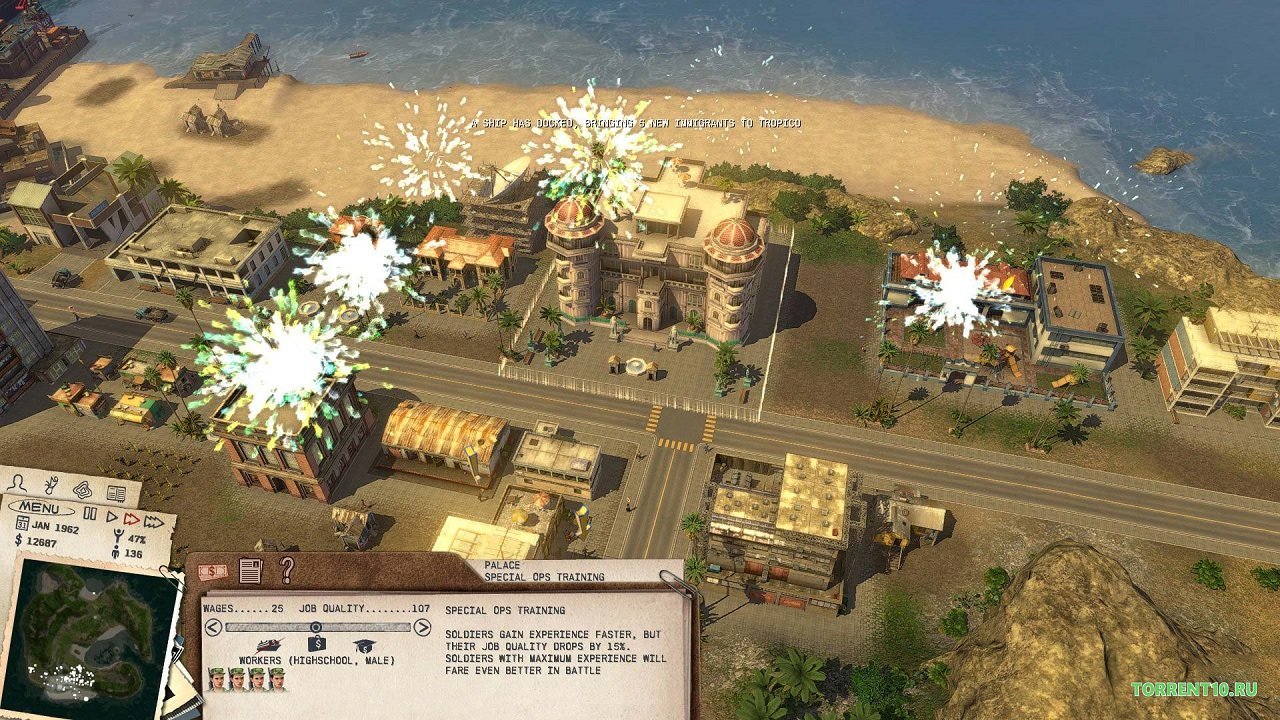Click the calendar icon next to JAN 1962

pos(22,522)
